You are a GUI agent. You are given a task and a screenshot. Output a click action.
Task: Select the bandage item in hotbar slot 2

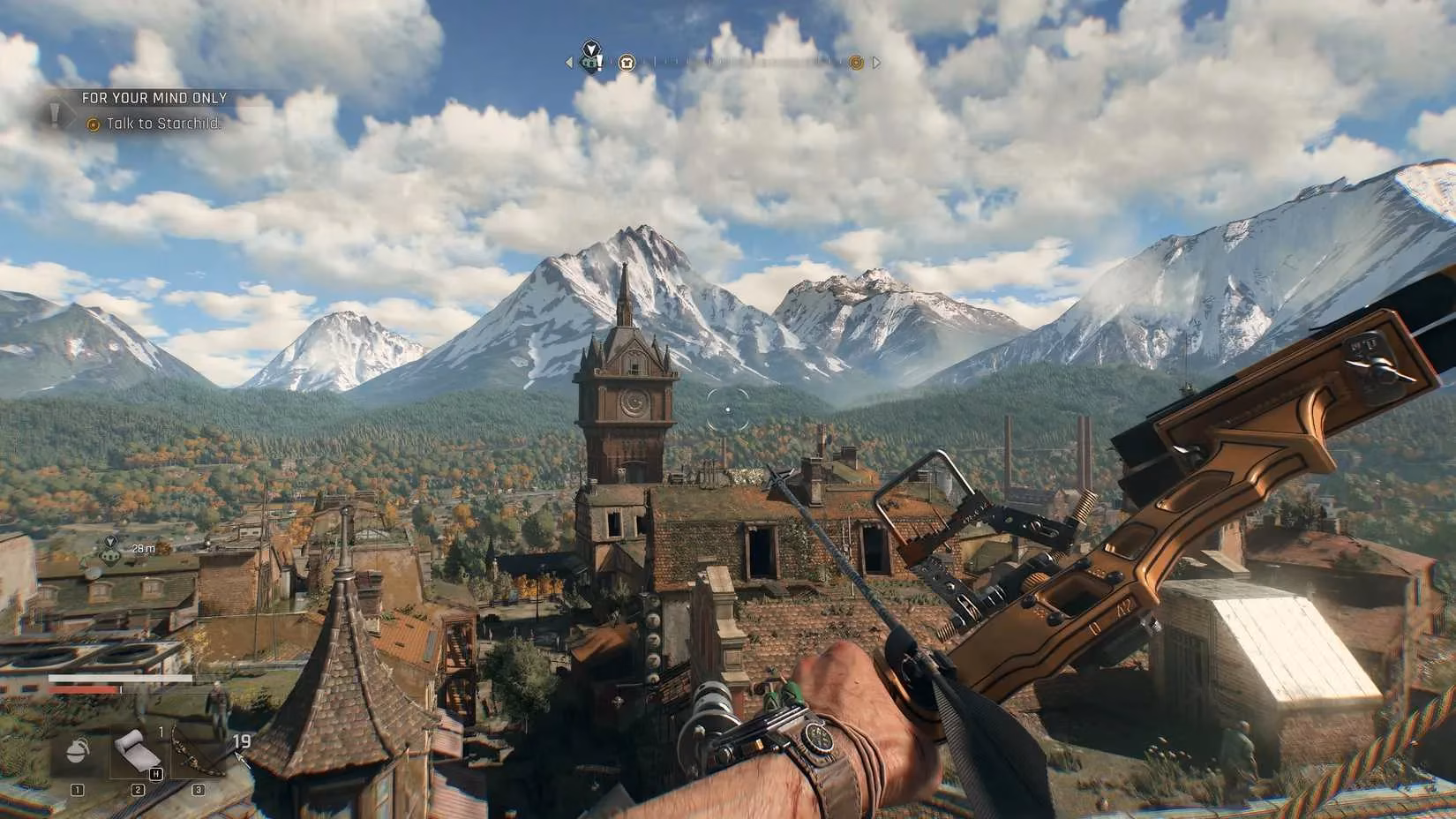(x=138, y=750)
